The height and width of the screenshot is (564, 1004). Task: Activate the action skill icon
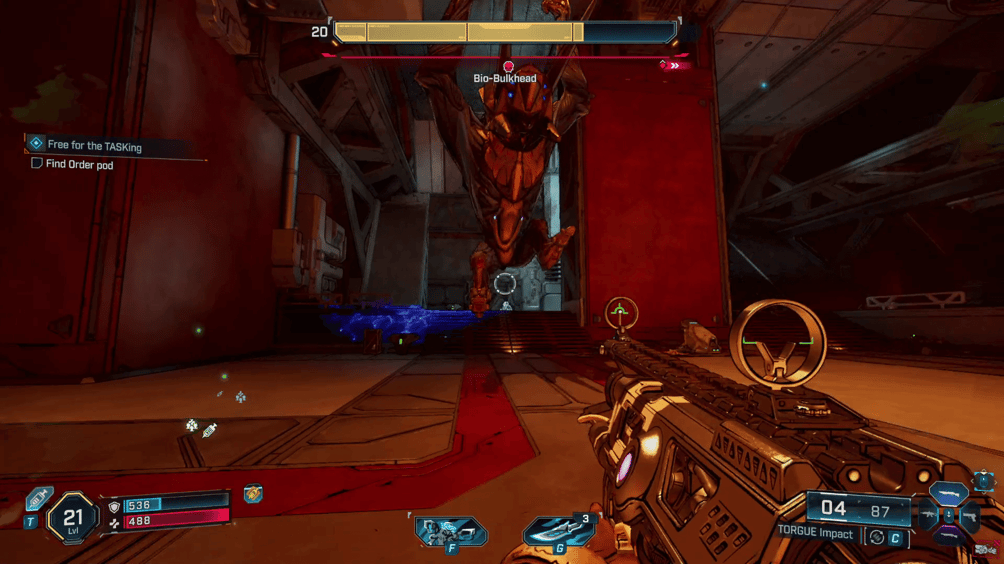(450, 530)
